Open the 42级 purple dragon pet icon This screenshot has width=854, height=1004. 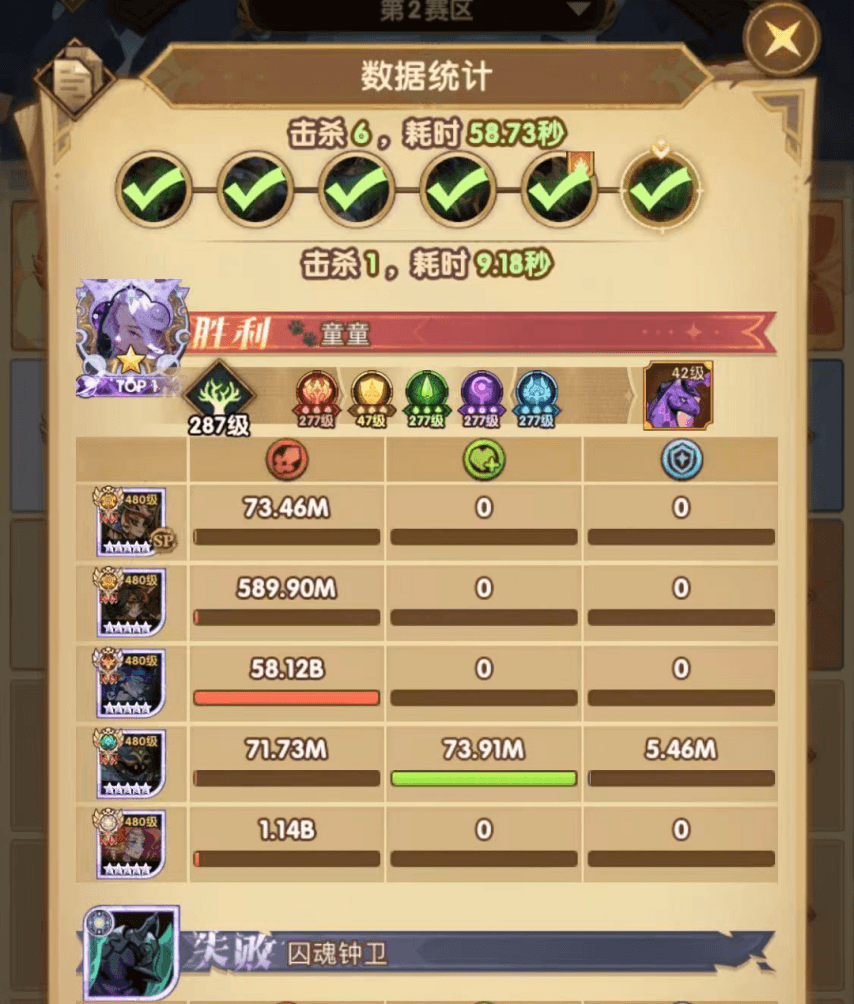pos(677,396)
